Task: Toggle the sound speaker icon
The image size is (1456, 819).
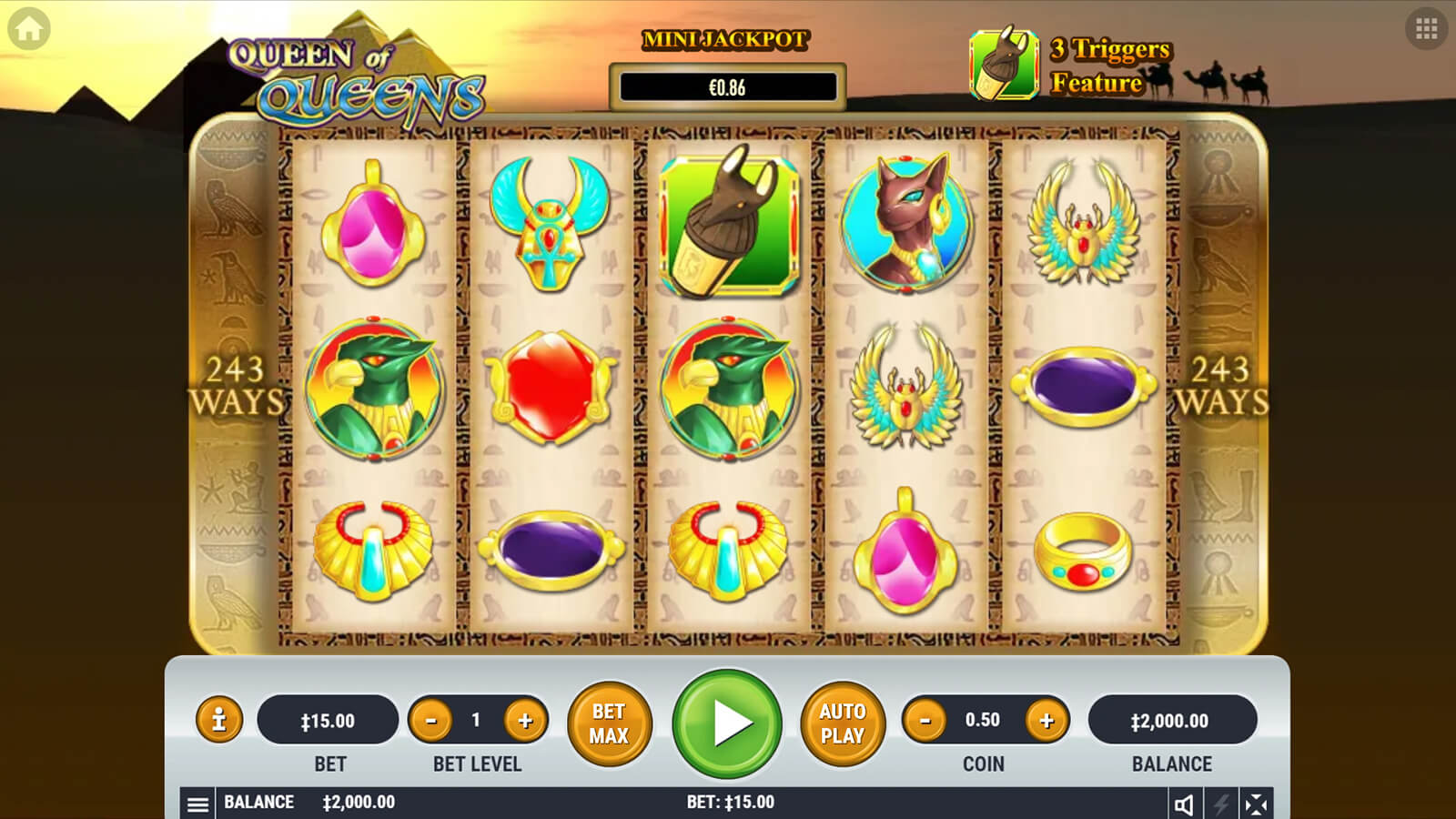Action: pyautogui.click(x=1184, y=804)
